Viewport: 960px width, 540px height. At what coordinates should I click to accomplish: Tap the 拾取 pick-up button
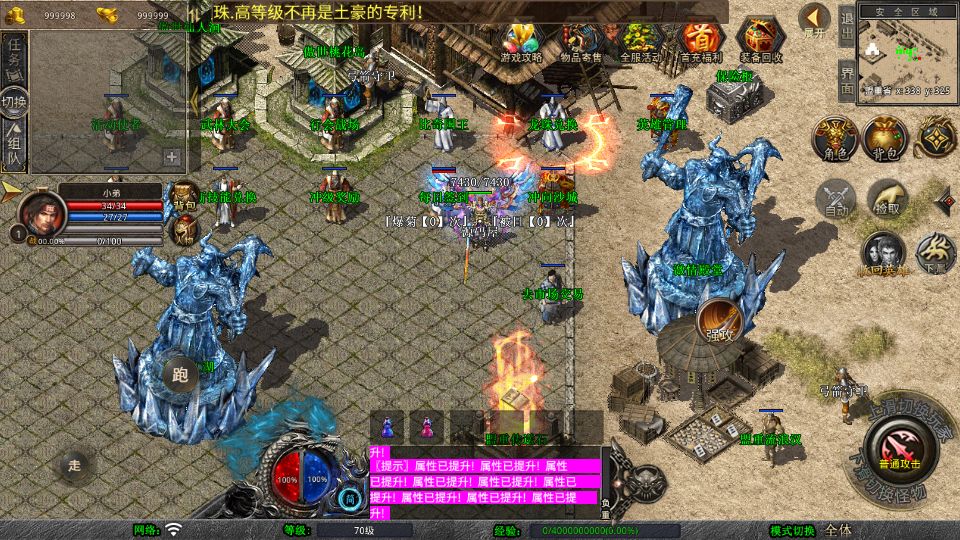pyautogui.click(x=888, y=199)
